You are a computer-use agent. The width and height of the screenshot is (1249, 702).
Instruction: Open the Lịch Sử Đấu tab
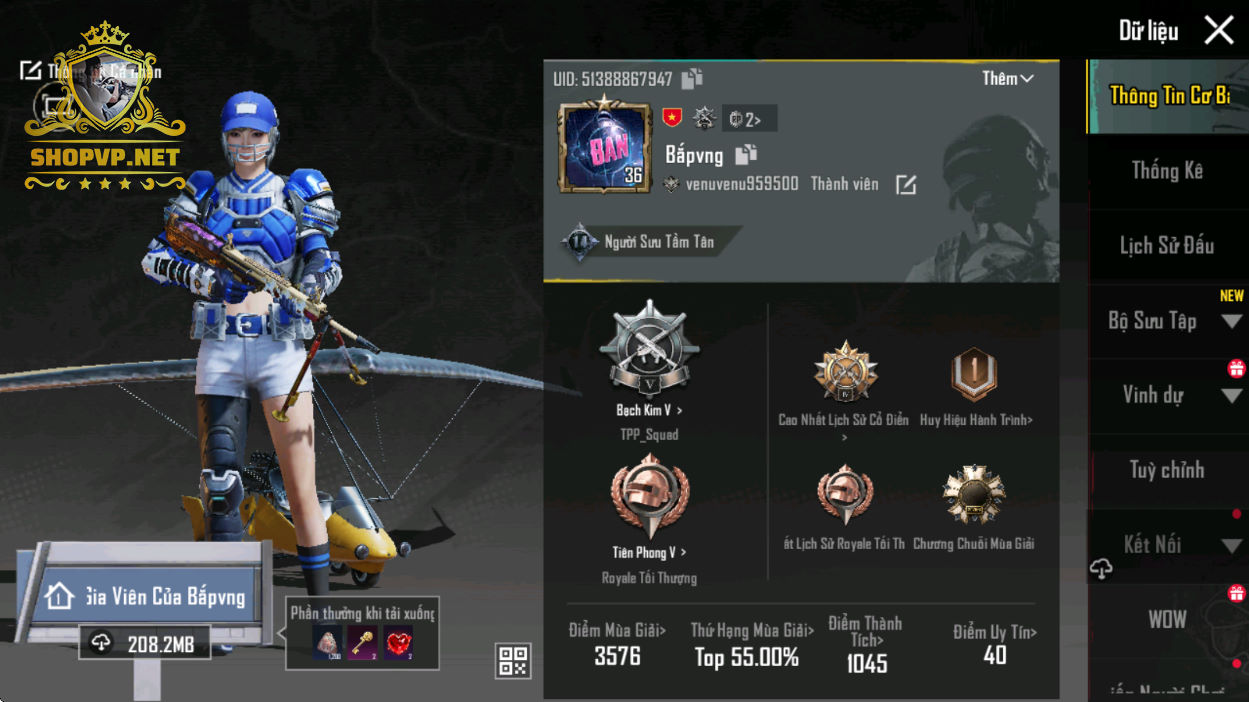[1166, 246]
